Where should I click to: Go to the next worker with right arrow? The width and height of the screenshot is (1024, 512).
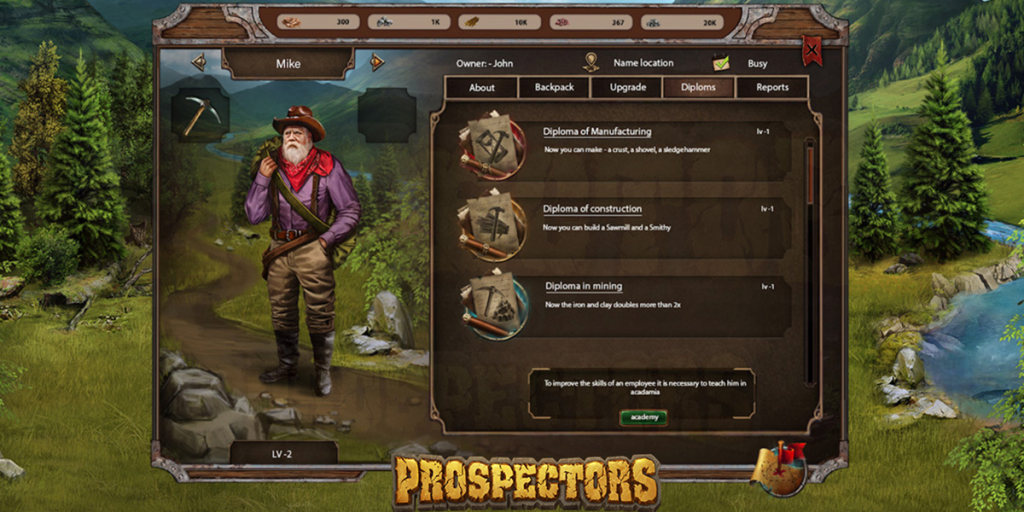(x=376, y=63)
